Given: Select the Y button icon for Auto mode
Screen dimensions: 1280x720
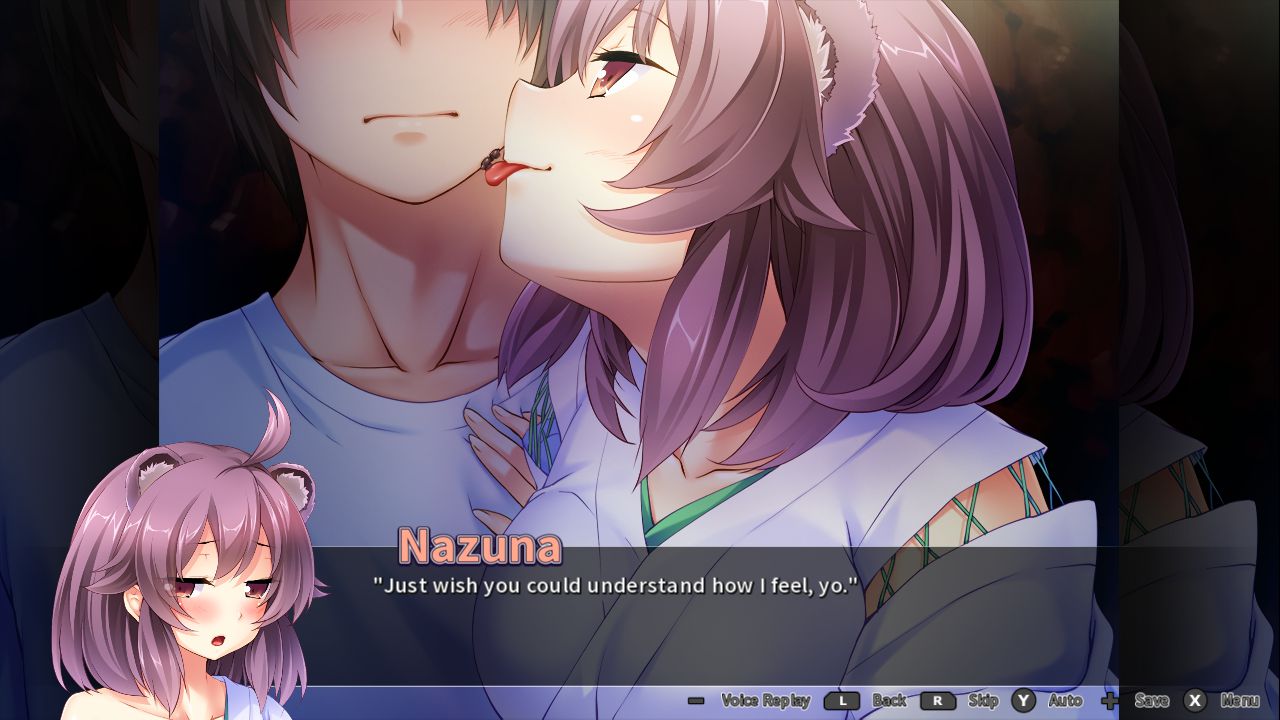Looking at the screenshot, I should pyautogui.click(x=1022, y=701).
